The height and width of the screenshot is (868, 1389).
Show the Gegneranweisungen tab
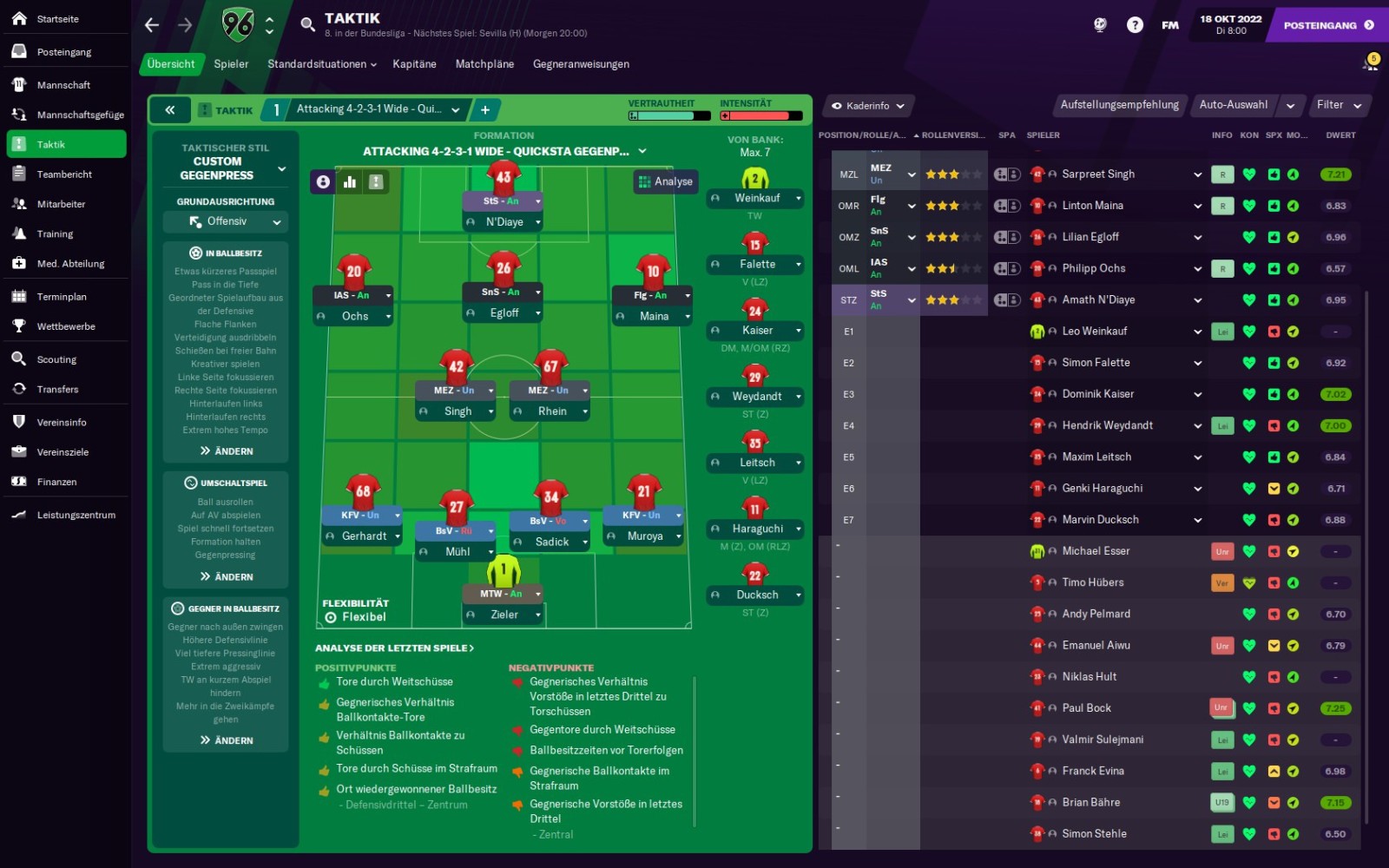tap(581, 64)
